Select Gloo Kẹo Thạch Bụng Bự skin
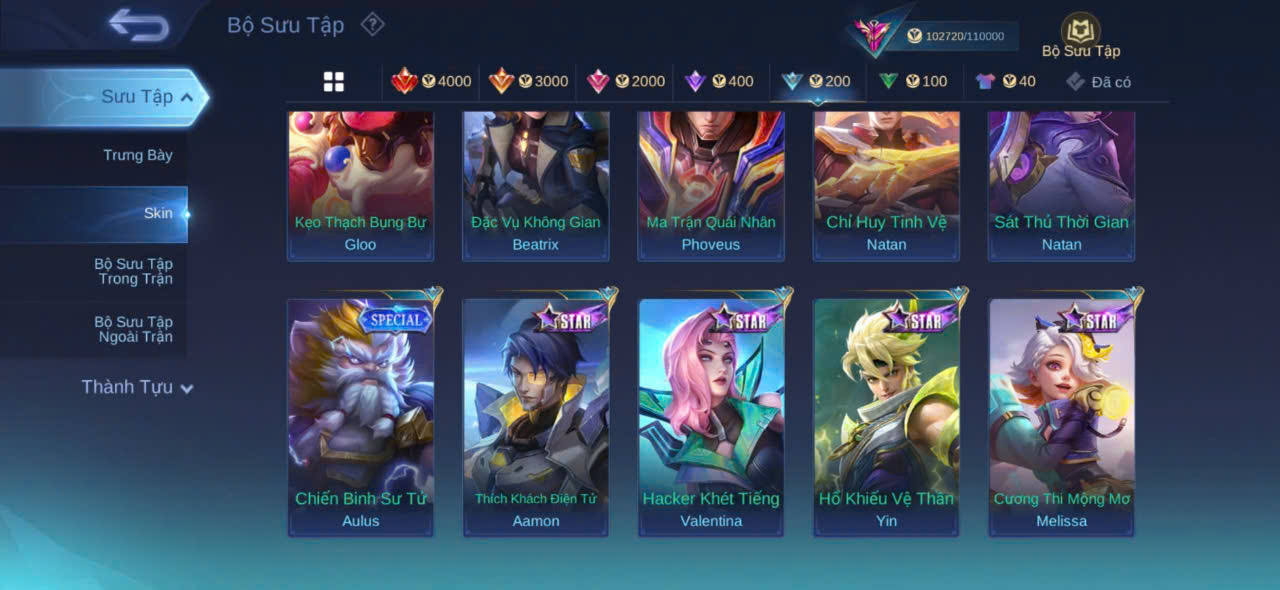Image resolution: width=1280 pixels, height=590 pixels. point(361,185)
